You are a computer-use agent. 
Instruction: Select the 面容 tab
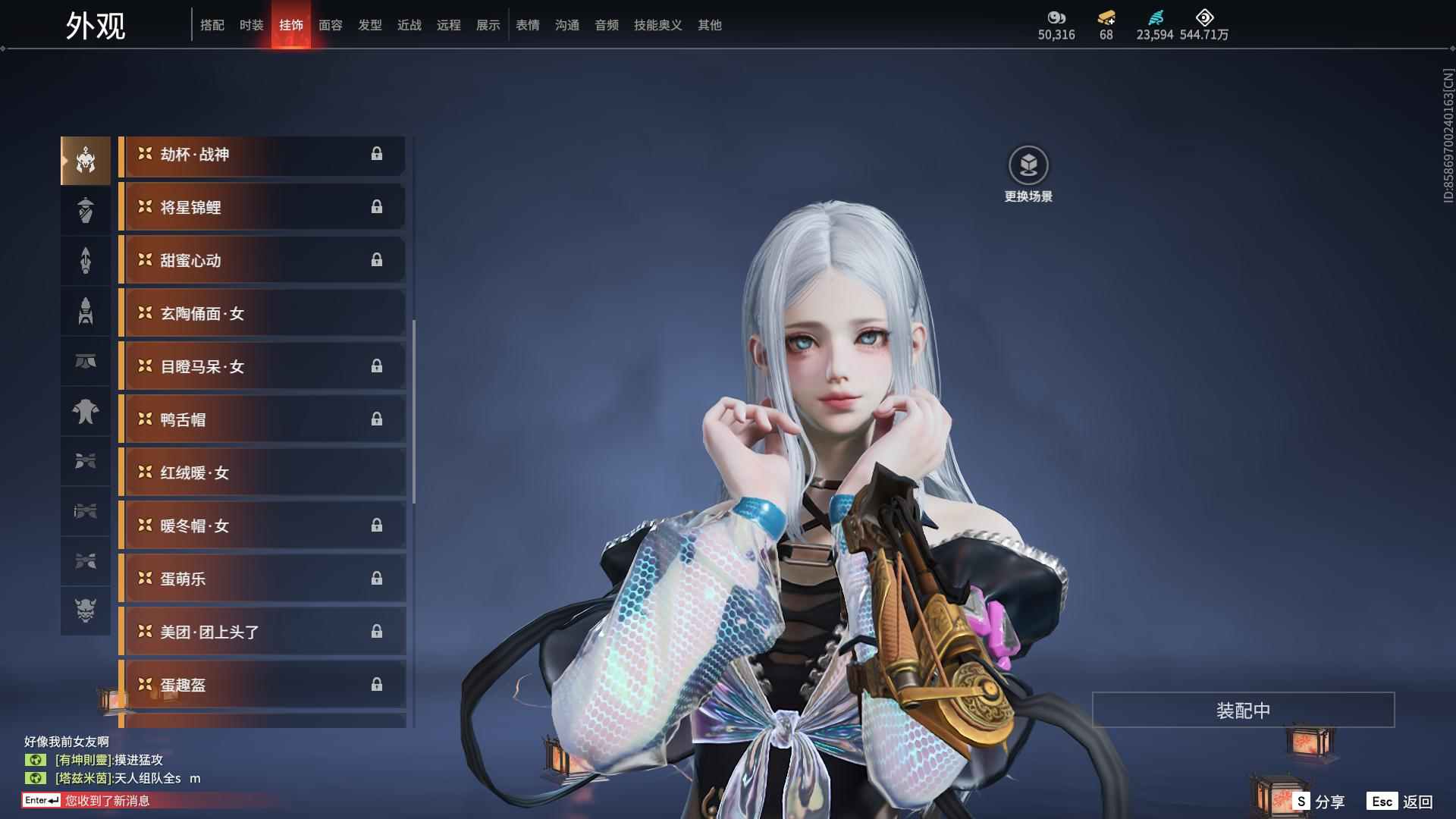[x=330, y=25]
